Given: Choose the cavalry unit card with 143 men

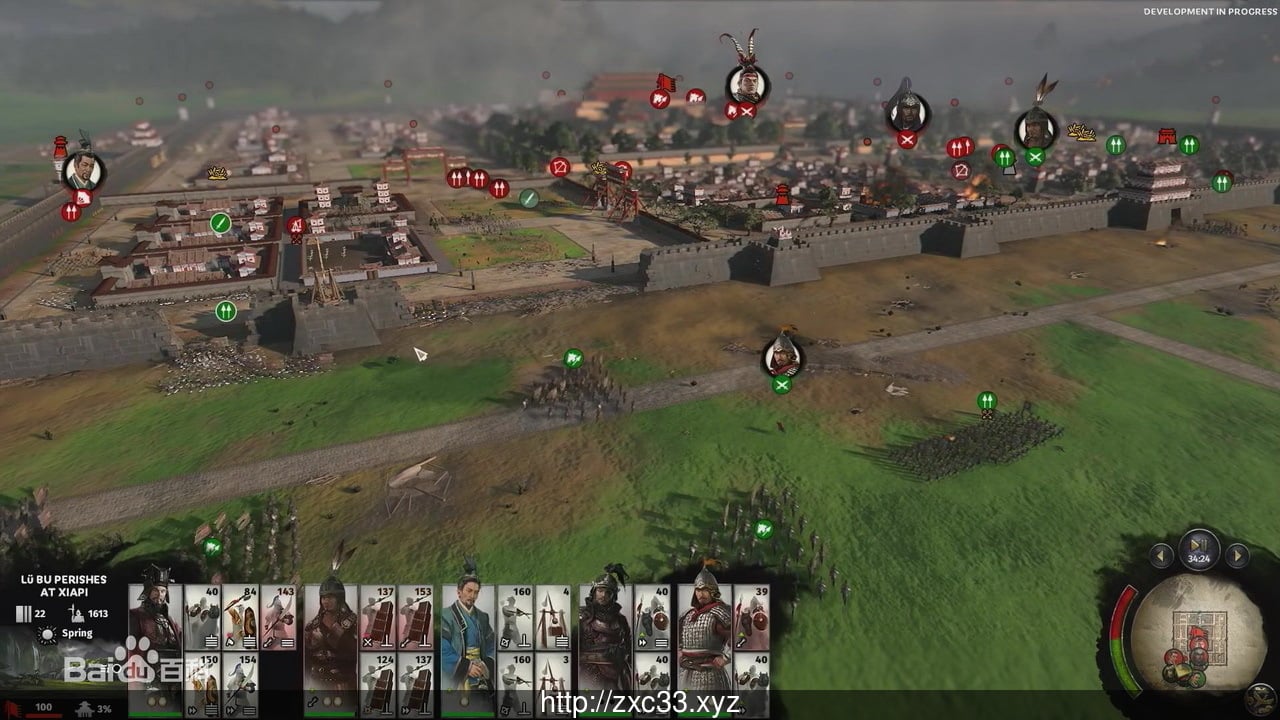Looking at the screenshot, I should coord(279,617).
